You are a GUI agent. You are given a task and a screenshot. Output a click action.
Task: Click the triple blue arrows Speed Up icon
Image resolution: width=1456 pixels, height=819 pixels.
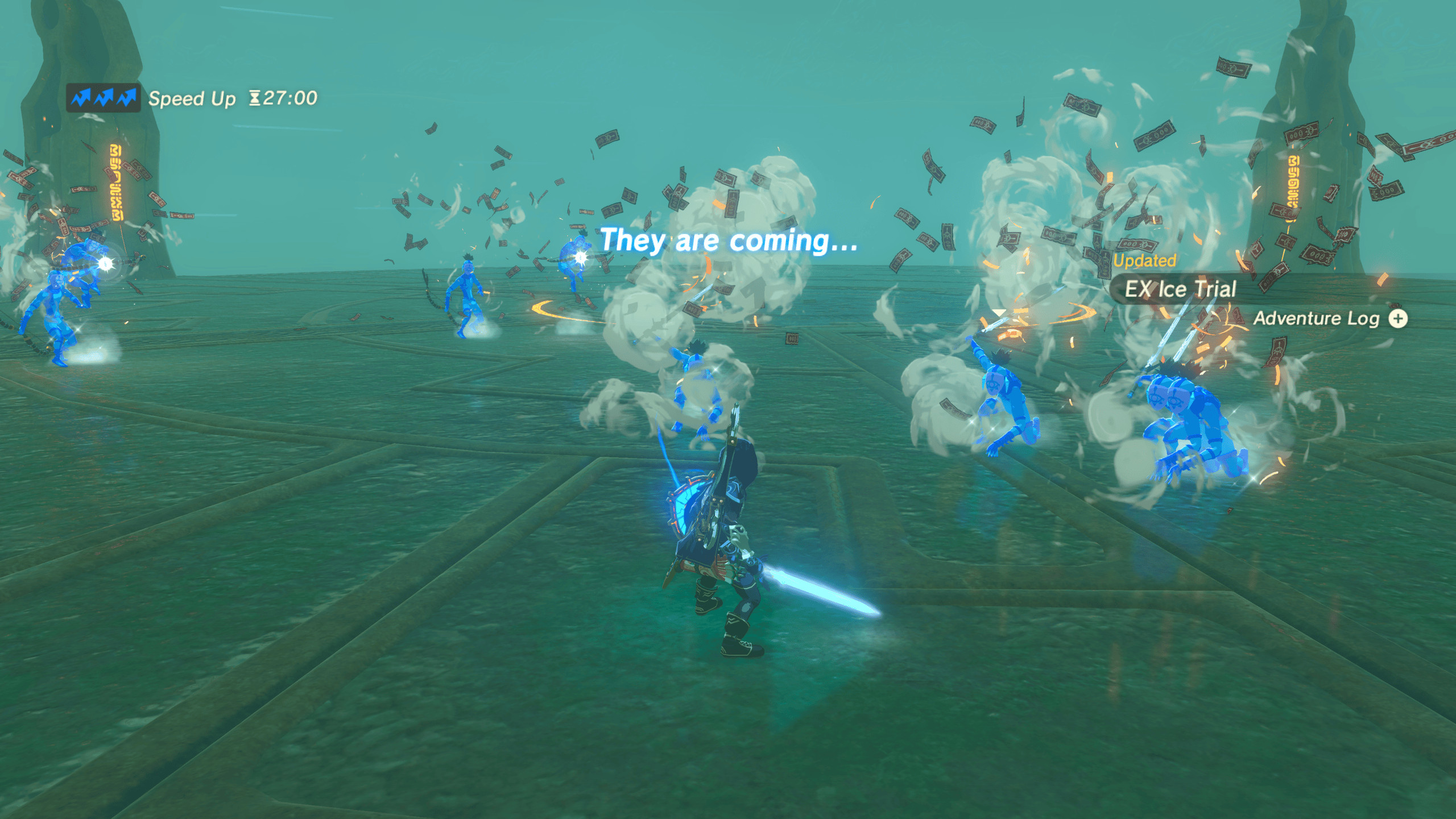102,98
